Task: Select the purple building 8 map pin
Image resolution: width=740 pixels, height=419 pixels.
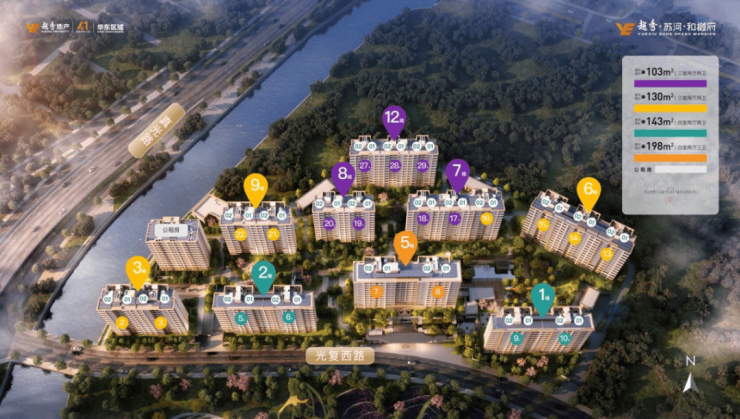Action: pos(345,176)
